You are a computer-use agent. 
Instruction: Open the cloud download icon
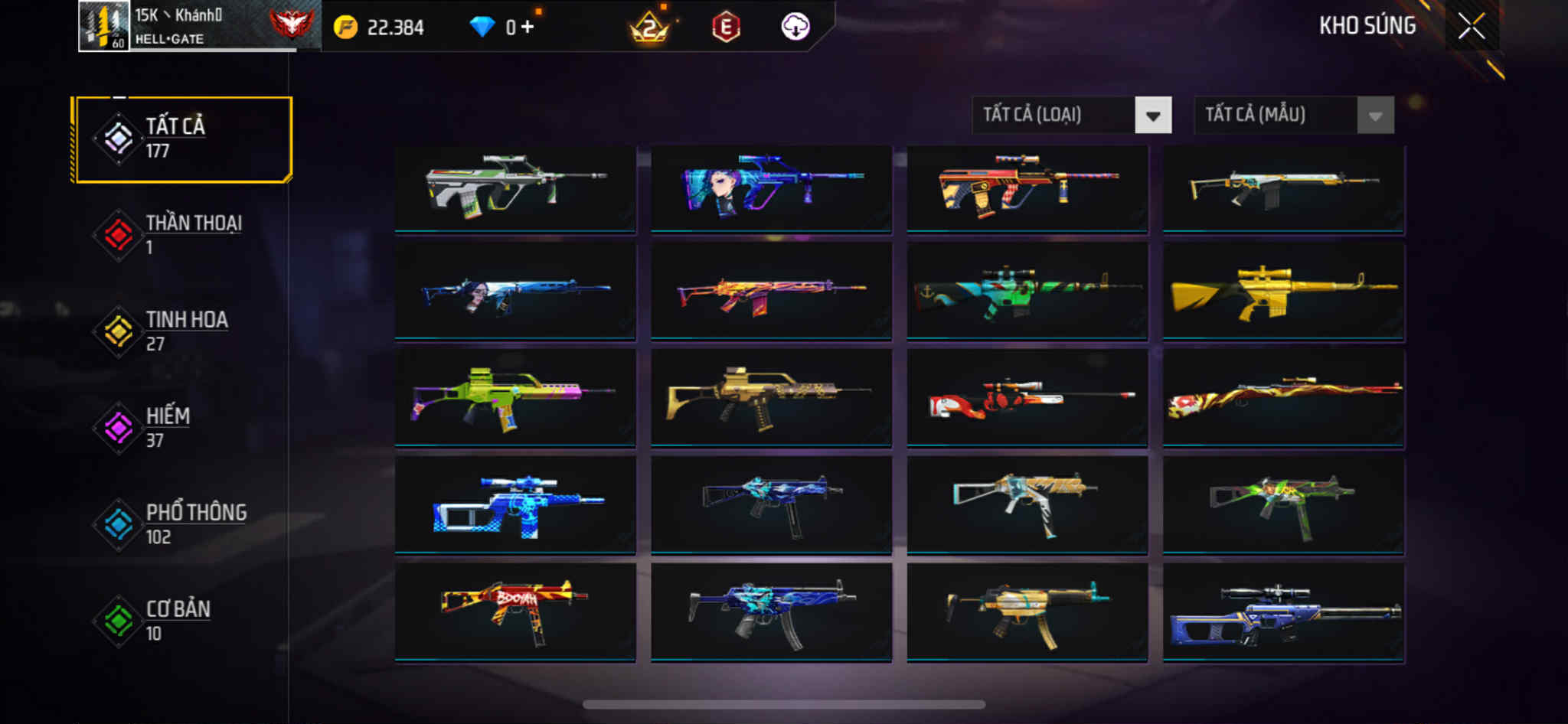[795, 27]
